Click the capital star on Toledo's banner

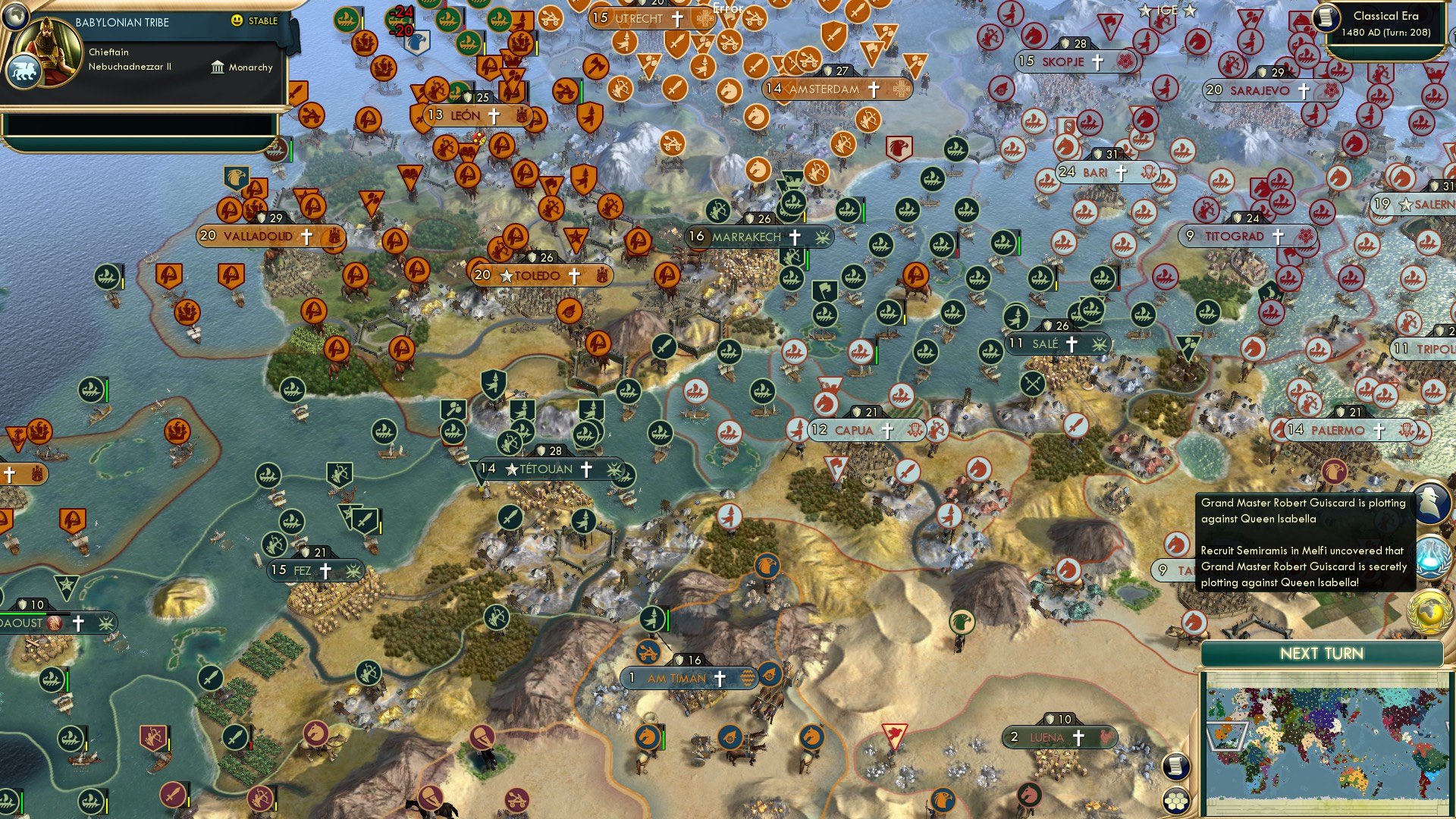pyautogui.click(x=507, y=275)
